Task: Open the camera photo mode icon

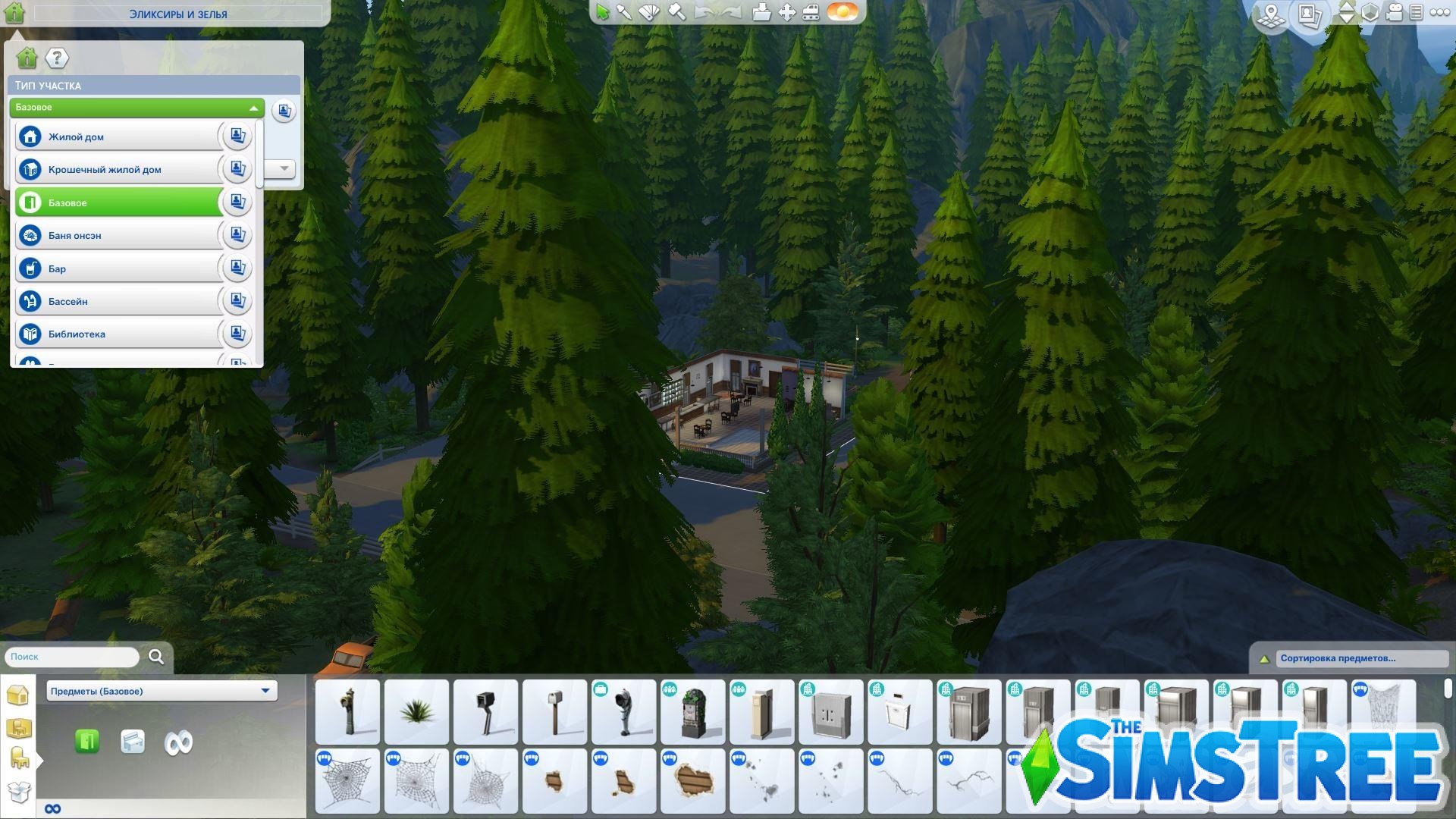Action: click(x=1309, y=14)
